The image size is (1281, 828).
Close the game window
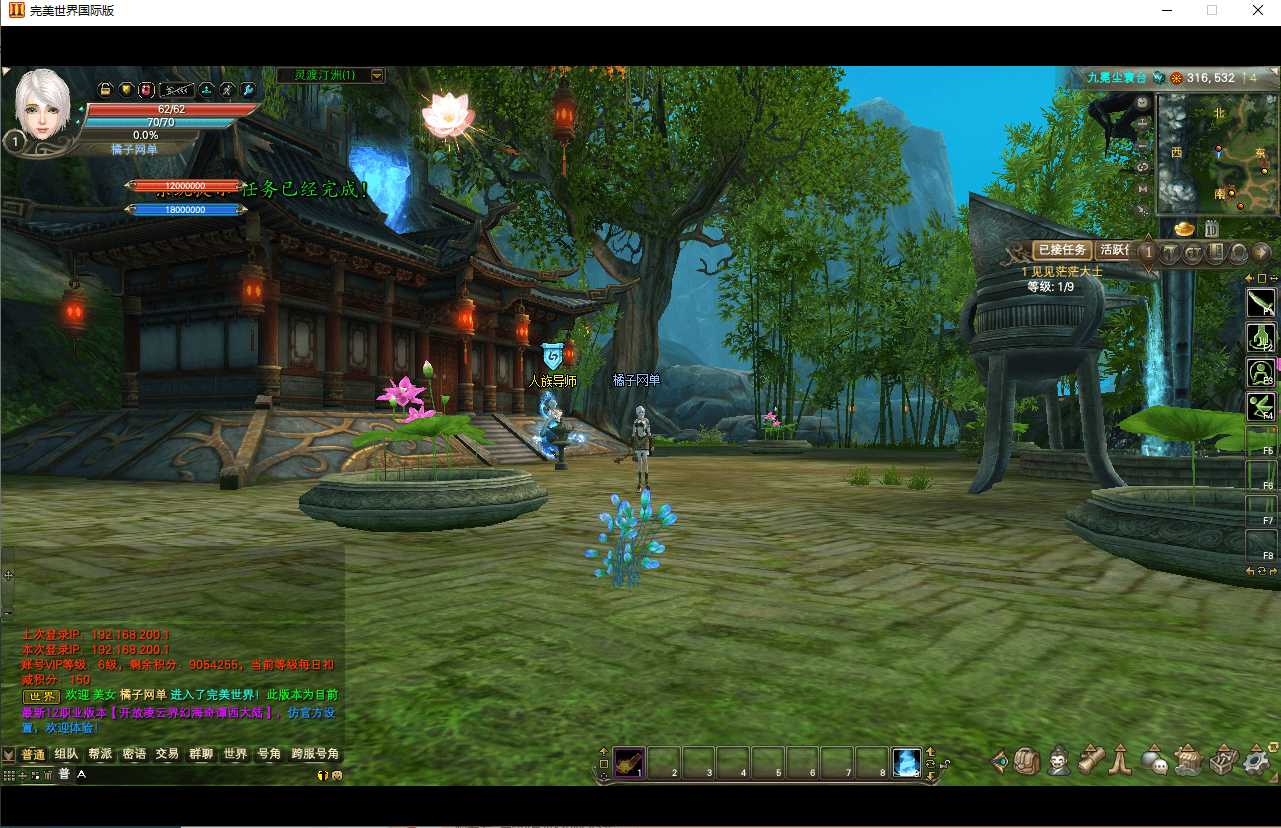1258,11
